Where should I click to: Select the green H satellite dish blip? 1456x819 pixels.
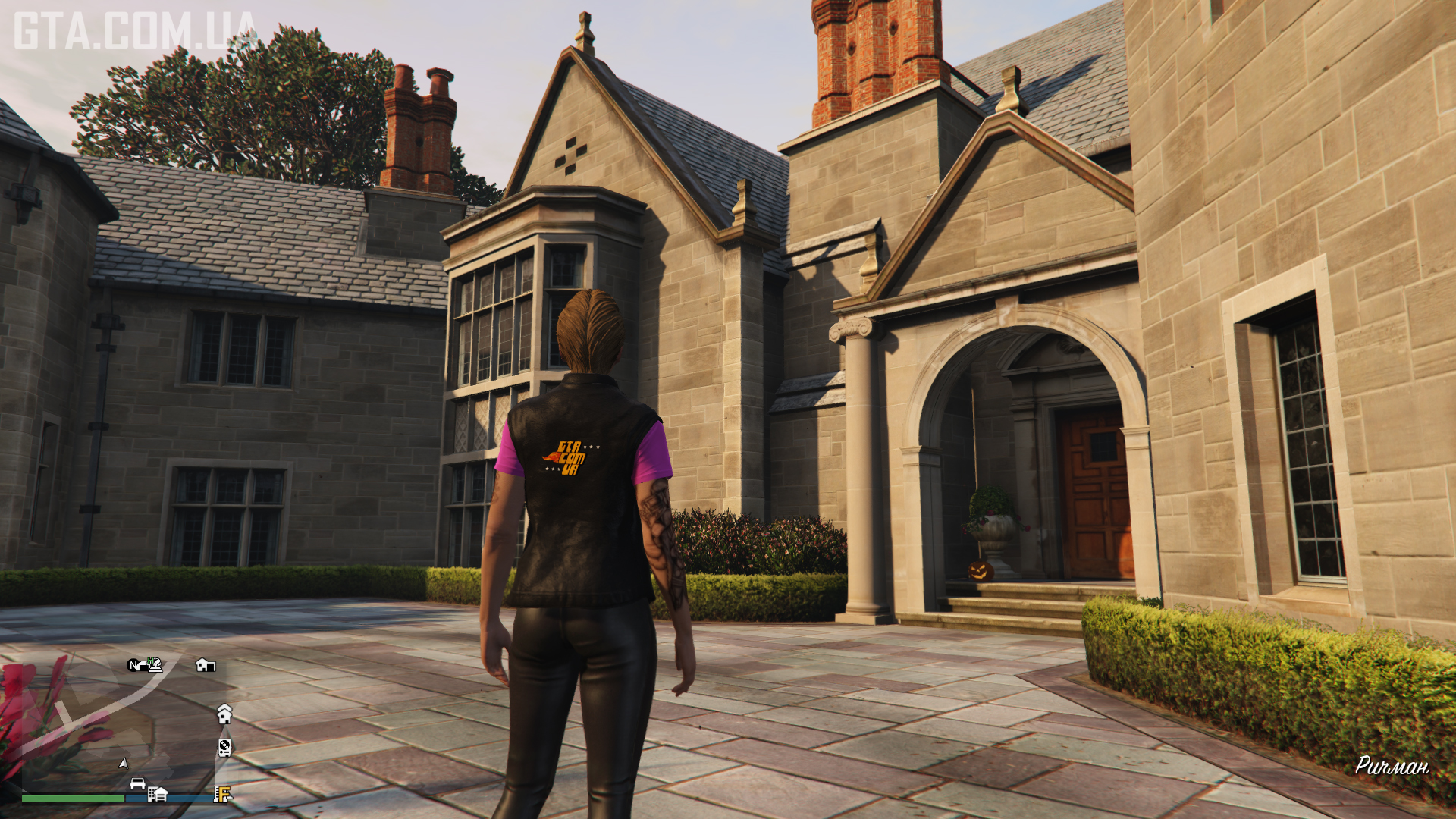[x=155, y=664]
